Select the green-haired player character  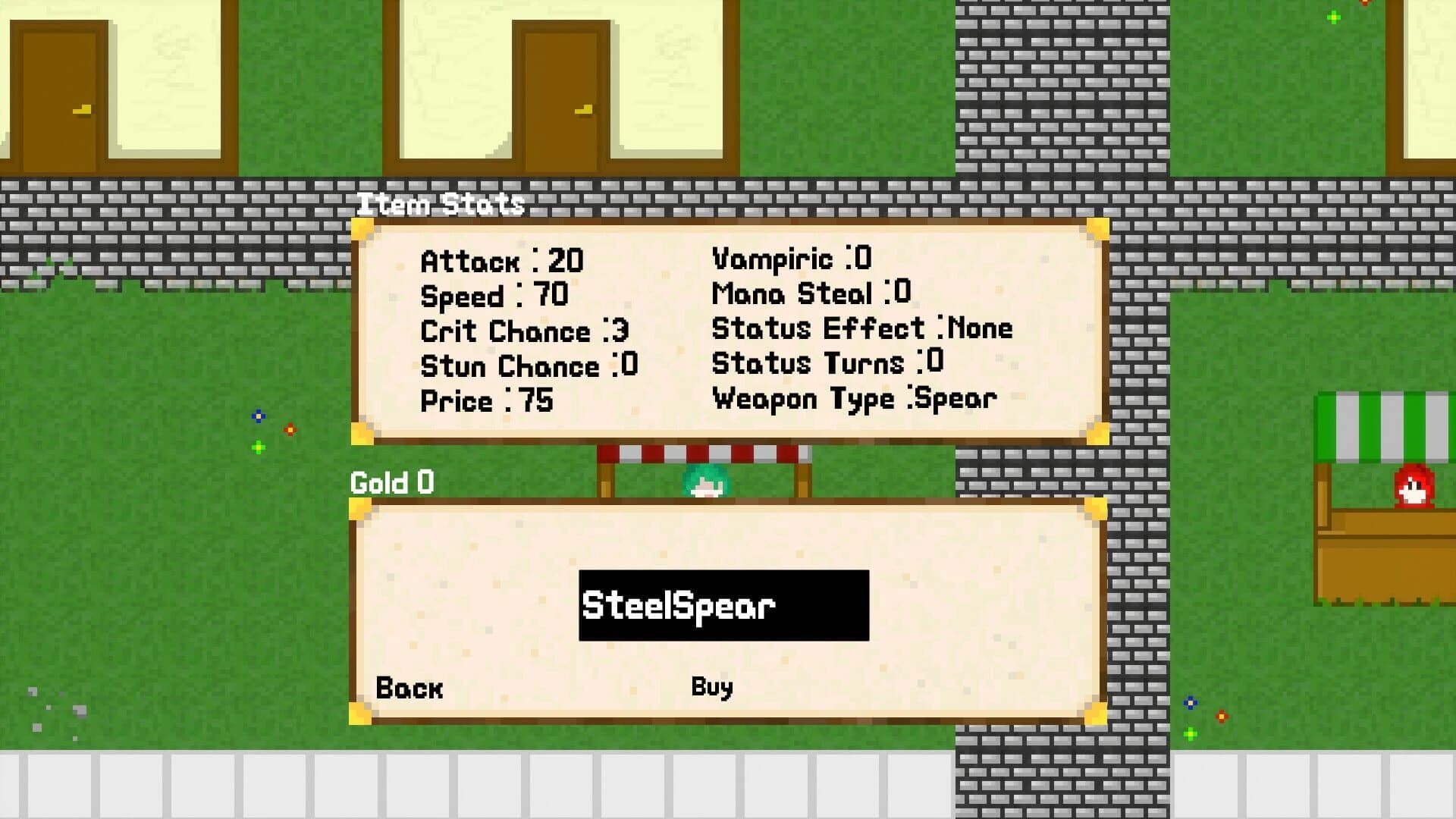click(x=705, y=482)
